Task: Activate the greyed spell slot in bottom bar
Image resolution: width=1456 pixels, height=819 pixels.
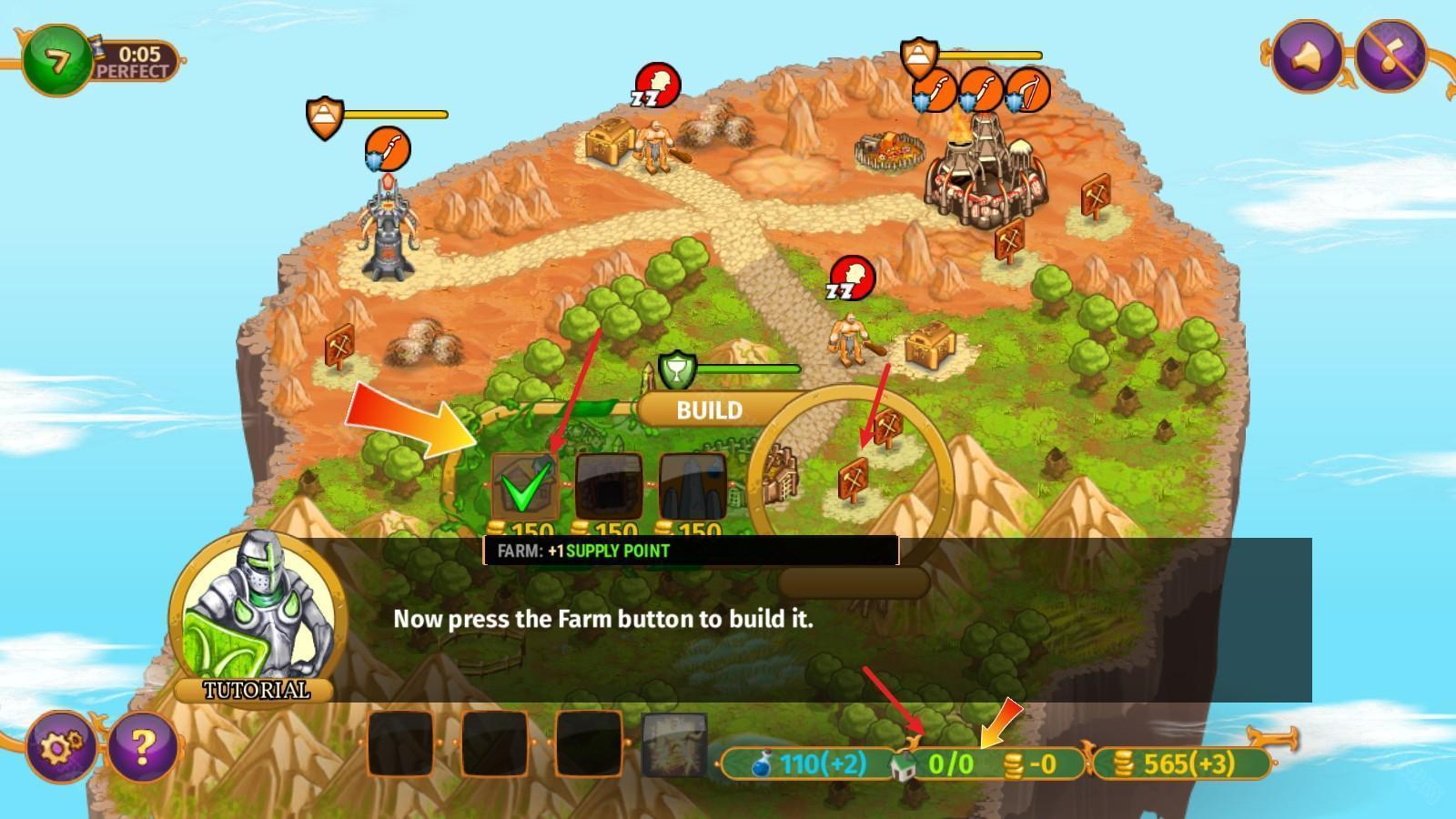Action: tap(674, 745)
